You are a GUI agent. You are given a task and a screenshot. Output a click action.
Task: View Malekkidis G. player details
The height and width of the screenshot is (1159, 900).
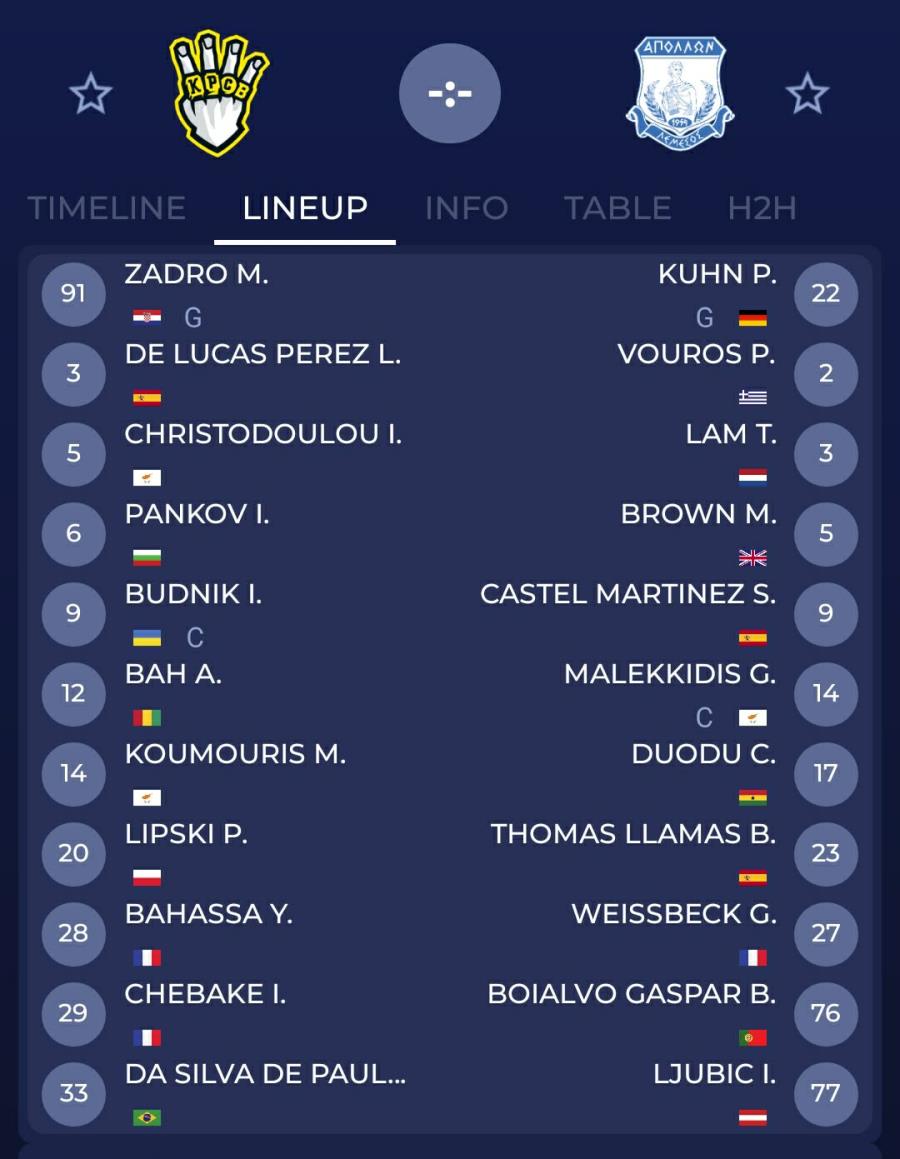669,675
